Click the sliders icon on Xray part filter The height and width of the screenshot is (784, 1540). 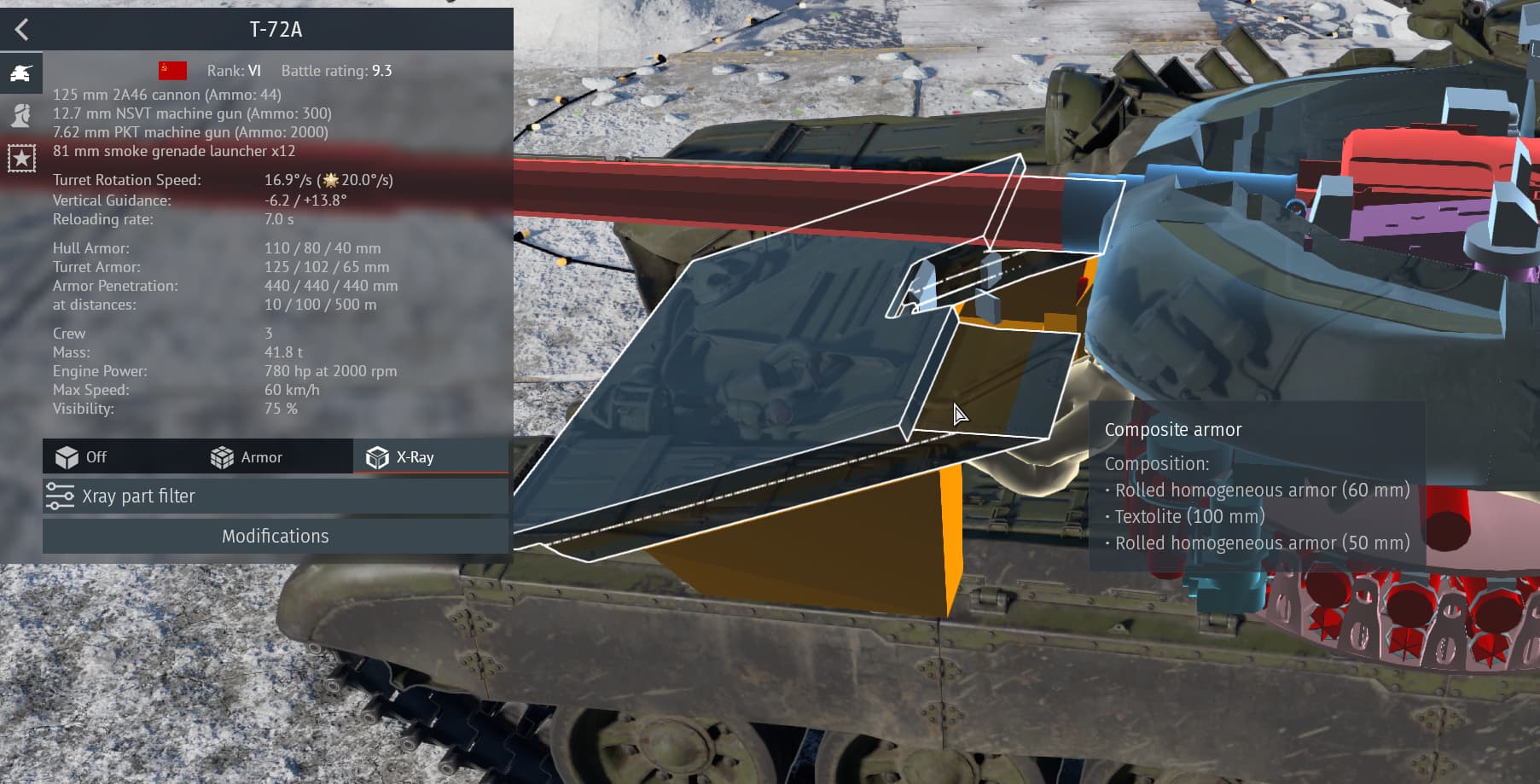pyautogui.click(x=61, y=496)
